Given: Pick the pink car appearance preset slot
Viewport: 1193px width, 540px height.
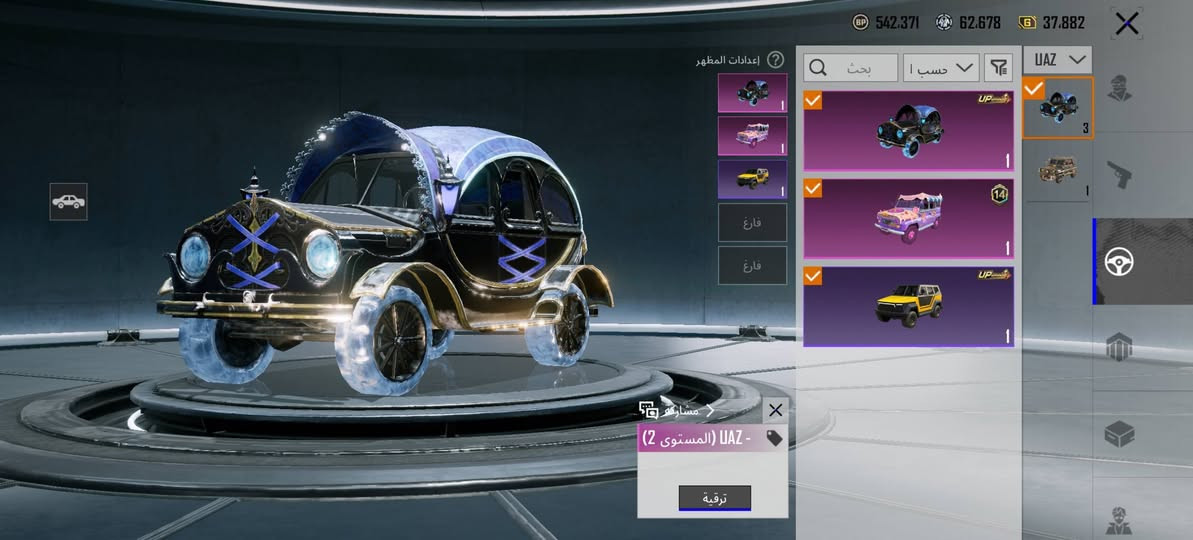Looking at the screenshot, I should [x=752, y=136].
